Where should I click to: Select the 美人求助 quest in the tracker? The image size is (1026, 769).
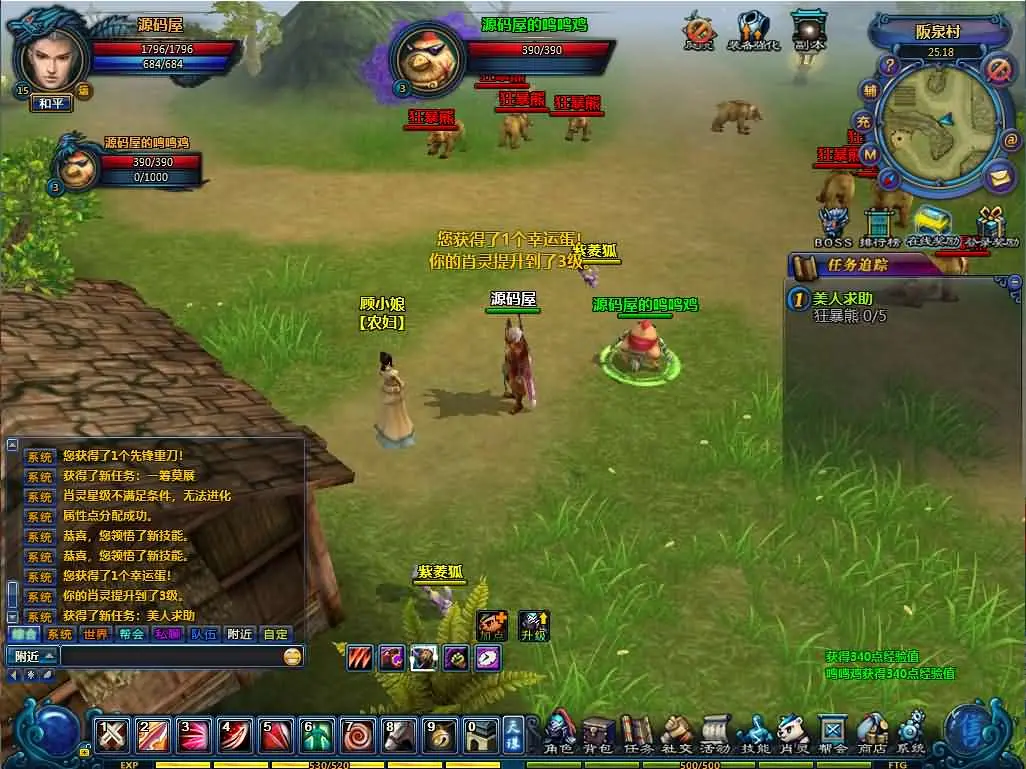843,298
